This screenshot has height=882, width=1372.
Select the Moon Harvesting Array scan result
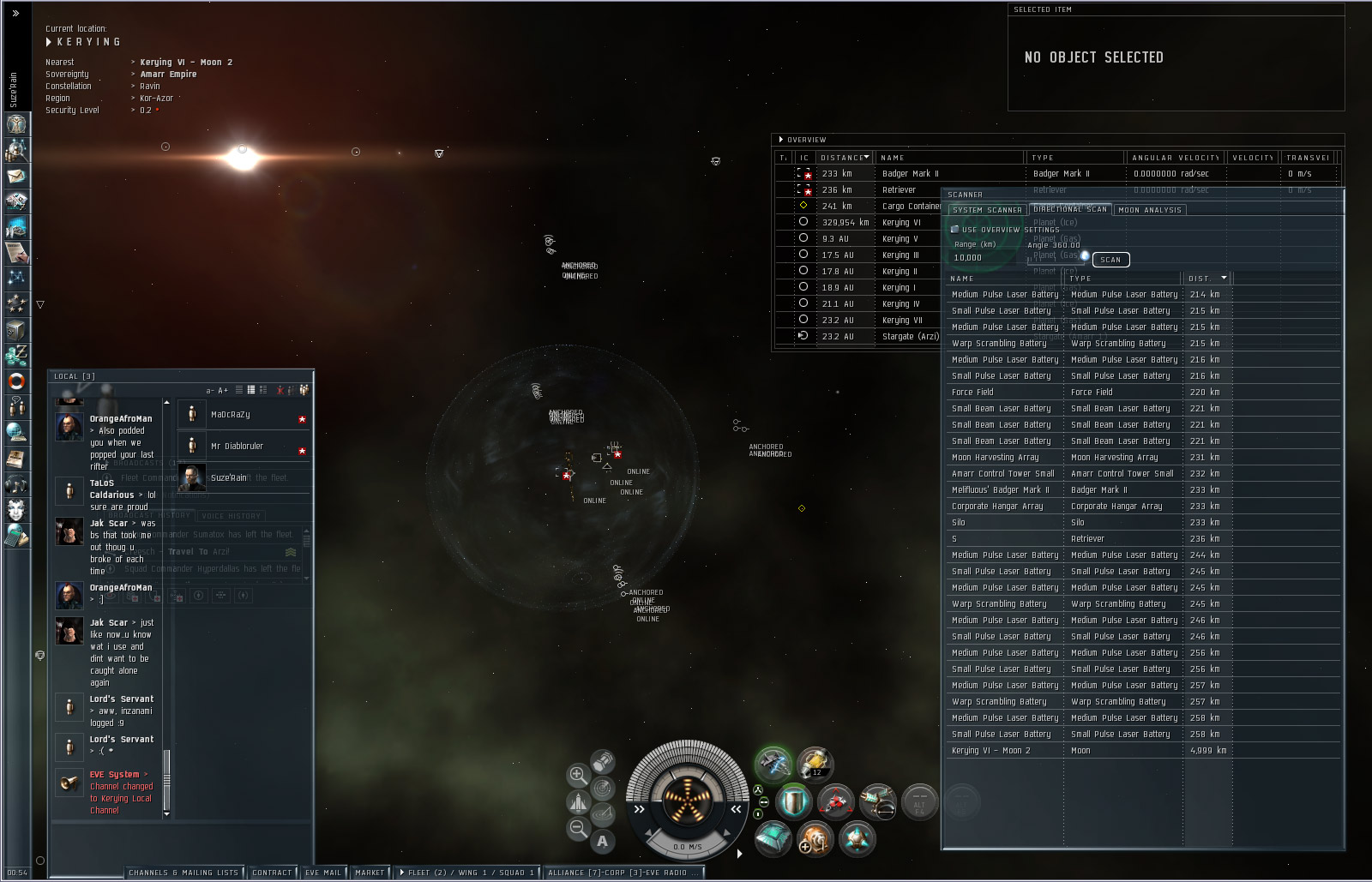point(1003,458)
